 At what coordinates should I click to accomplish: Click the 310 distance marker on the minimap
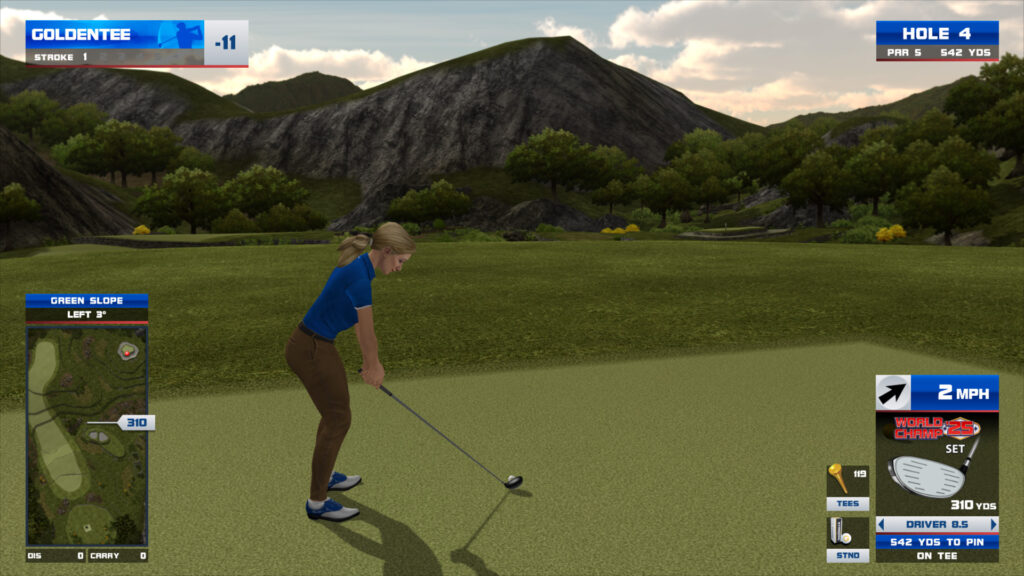[135, 423]
